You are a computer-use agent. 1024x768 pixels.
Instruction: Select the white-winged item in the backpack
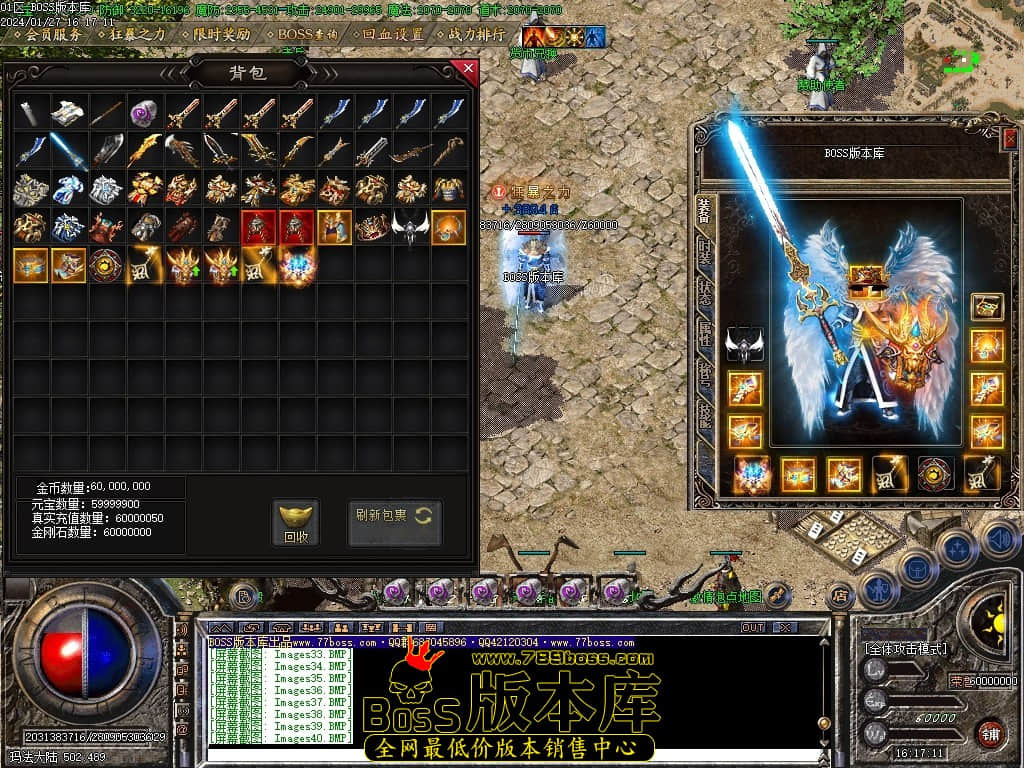(x=410, y=228)
